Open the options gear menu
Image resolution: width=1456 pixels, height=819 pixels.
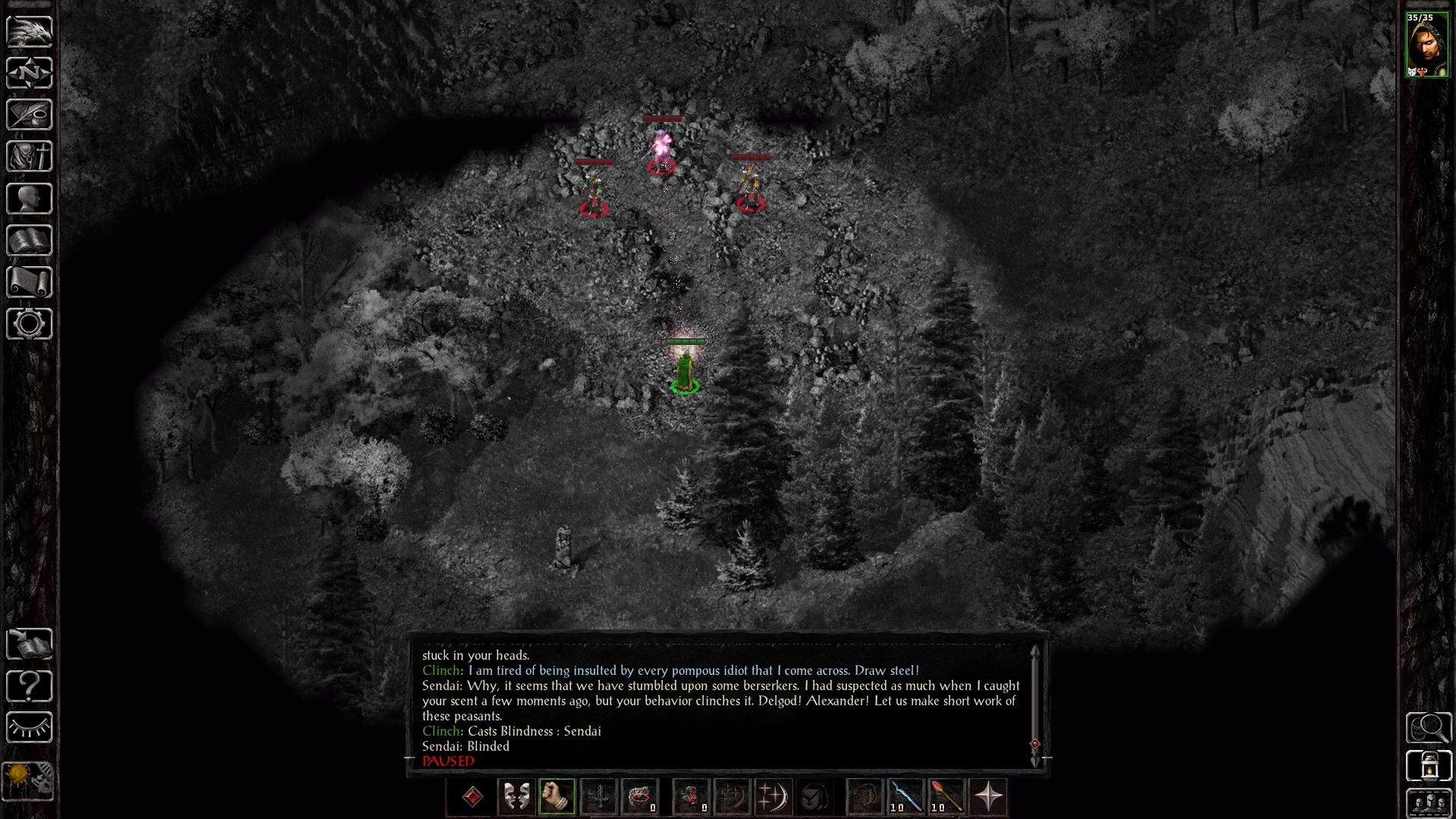[x=30, y=324]
